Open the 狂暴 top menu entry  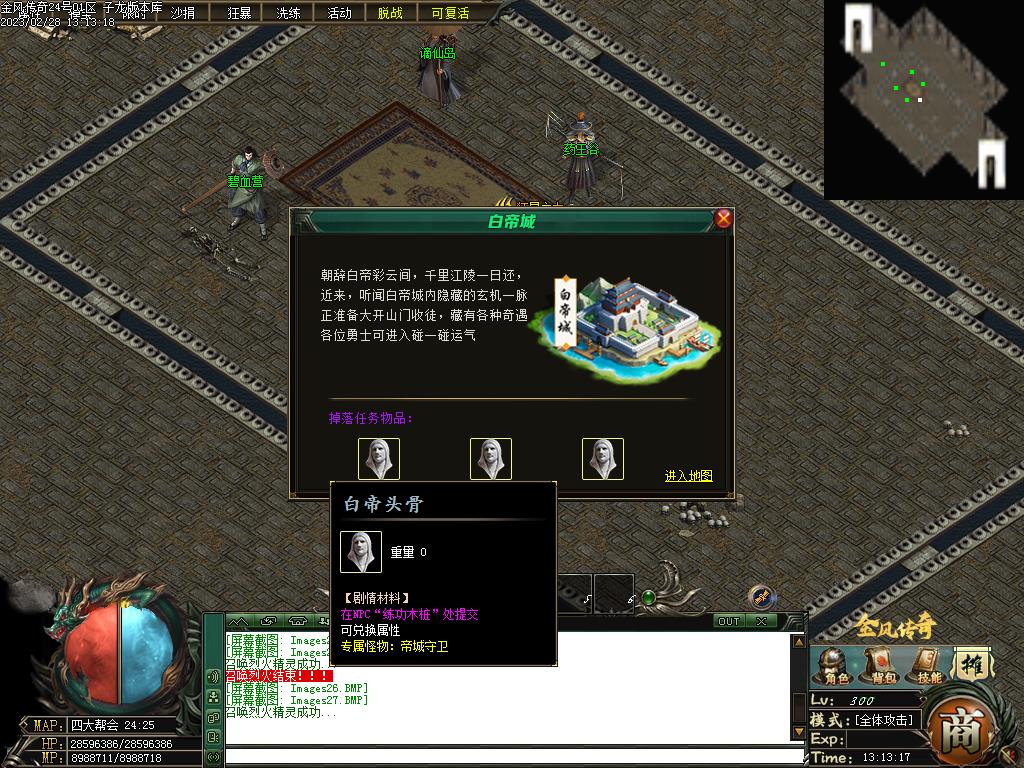click(239, 13)
